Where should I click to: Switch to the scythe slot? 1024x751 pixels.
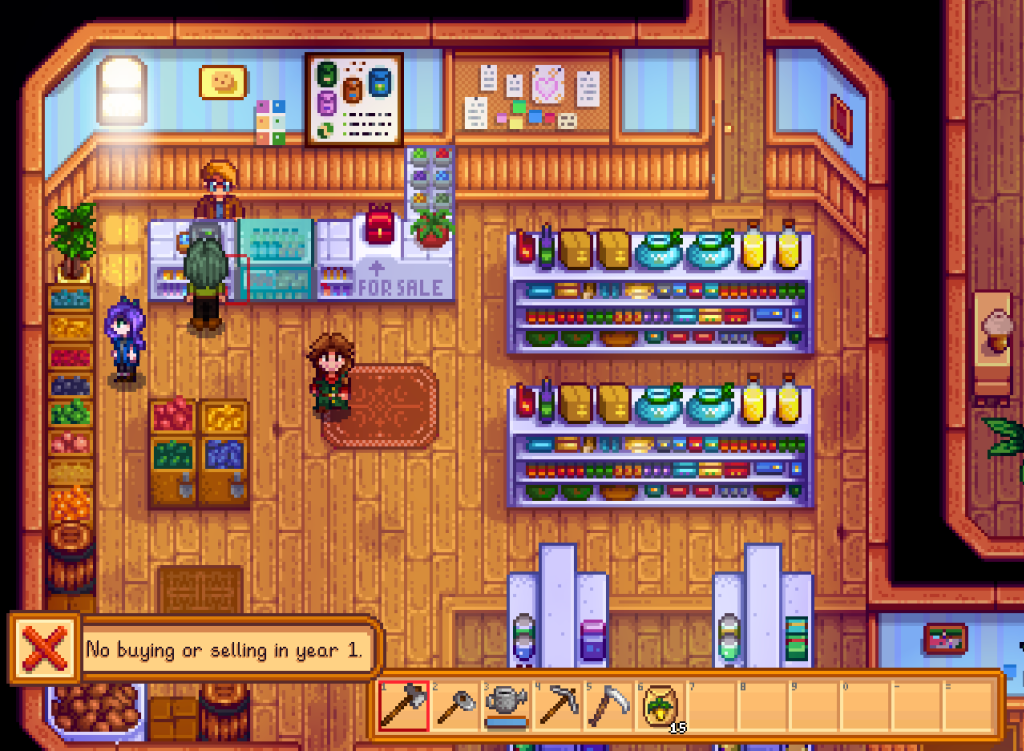pyautogui.click(x=609, y=706)
